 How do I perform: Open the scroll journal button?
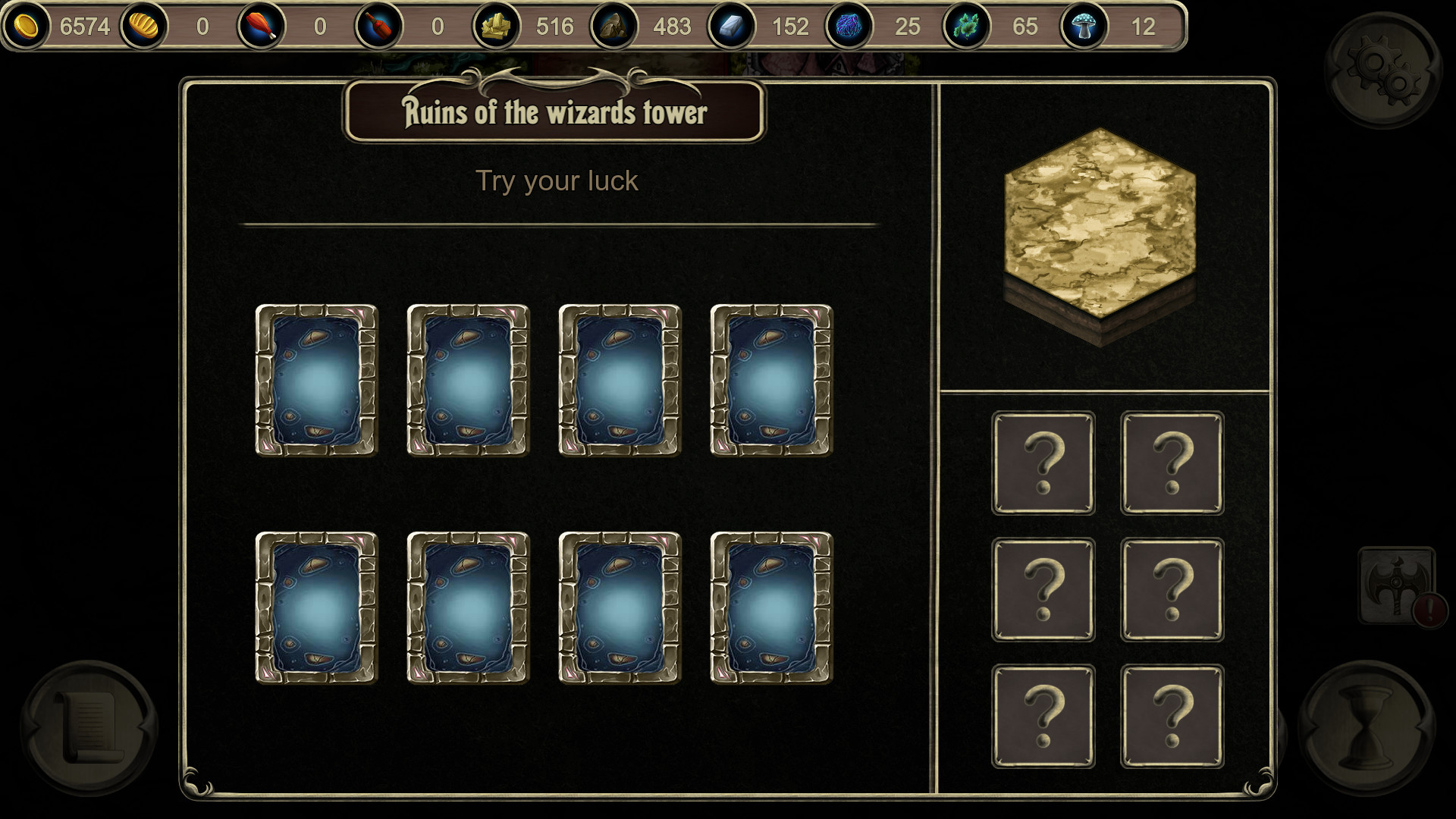[x=89, y=728]
